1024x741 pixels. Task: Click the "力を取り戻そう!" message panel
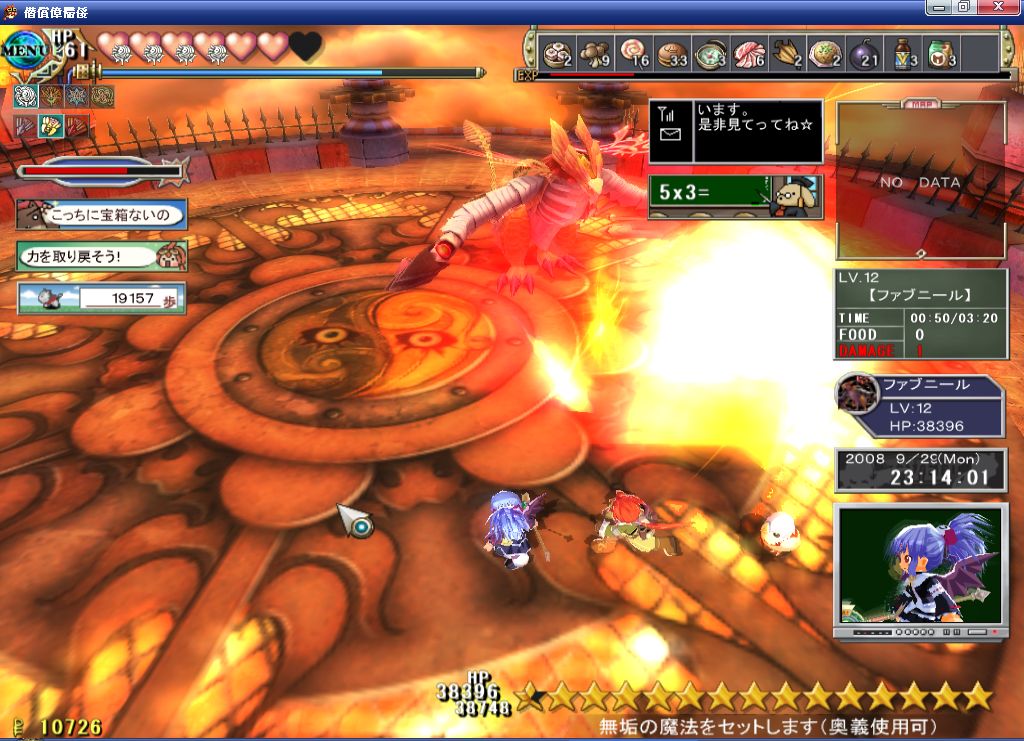click(101, 255)
